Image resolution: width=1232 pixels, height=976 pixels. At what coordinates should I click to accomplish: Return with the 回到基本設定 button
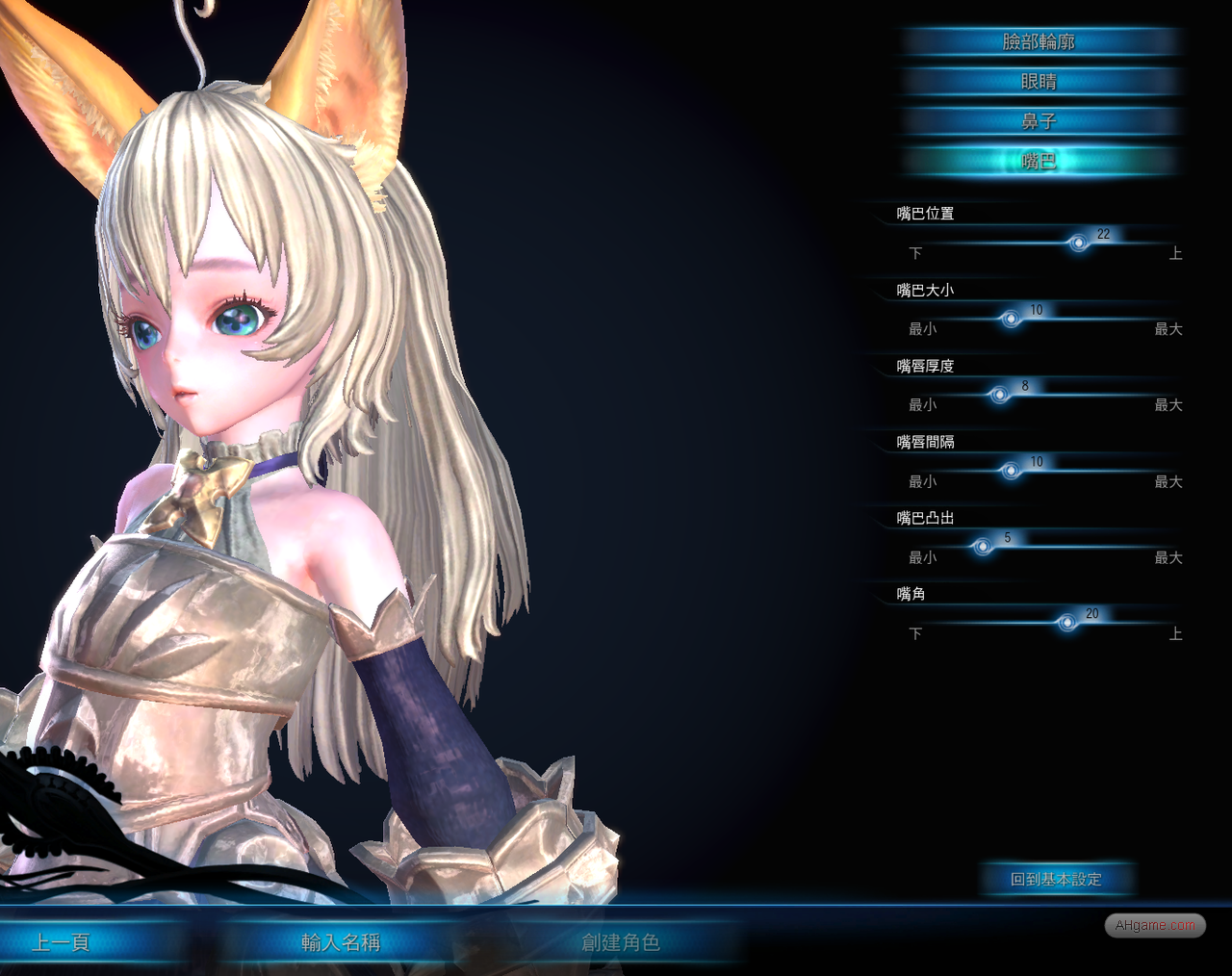(x=1056, y=879)
